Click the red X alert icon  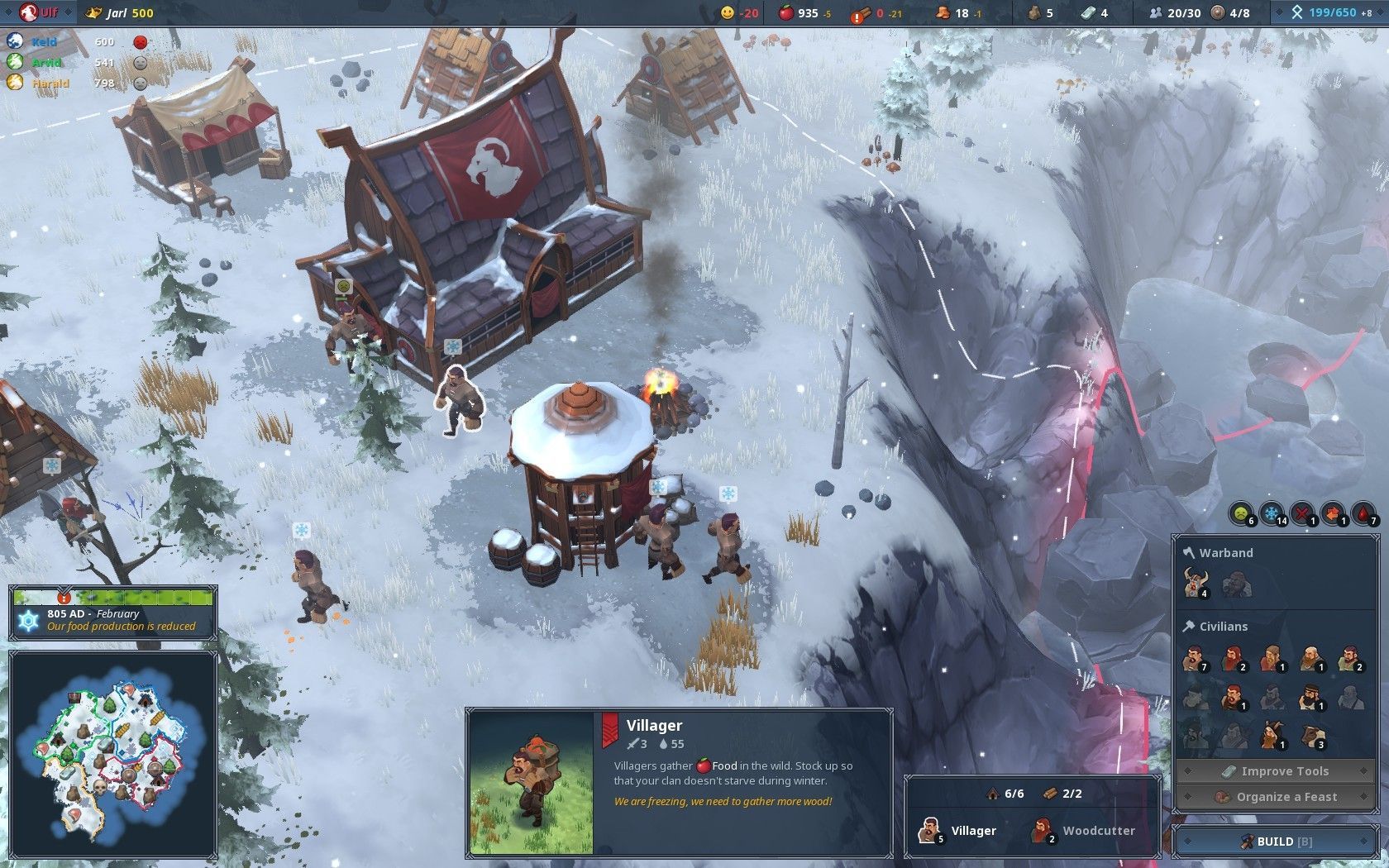1303,514
